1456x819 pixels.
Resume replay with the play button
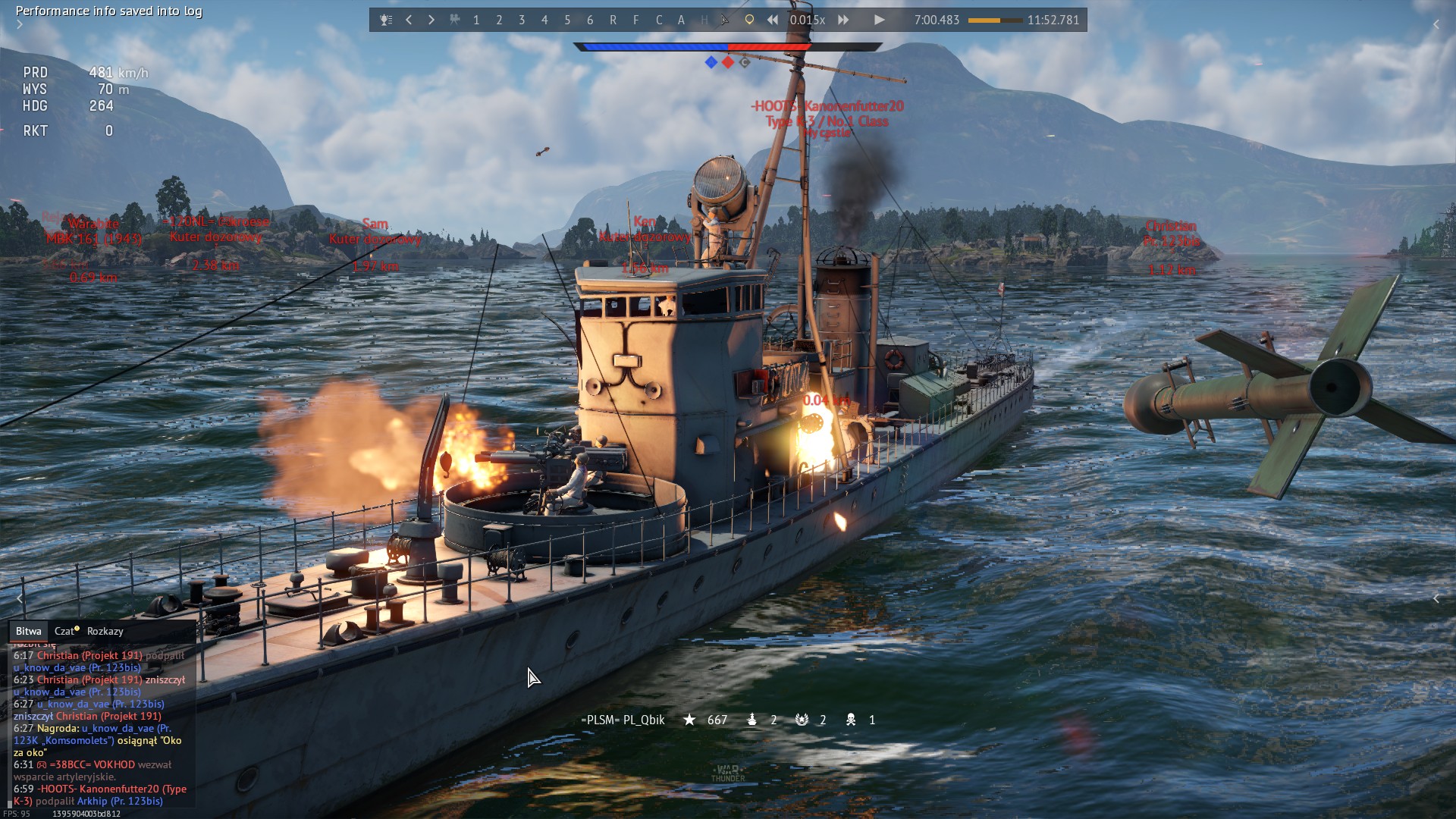tap(879, 20)
